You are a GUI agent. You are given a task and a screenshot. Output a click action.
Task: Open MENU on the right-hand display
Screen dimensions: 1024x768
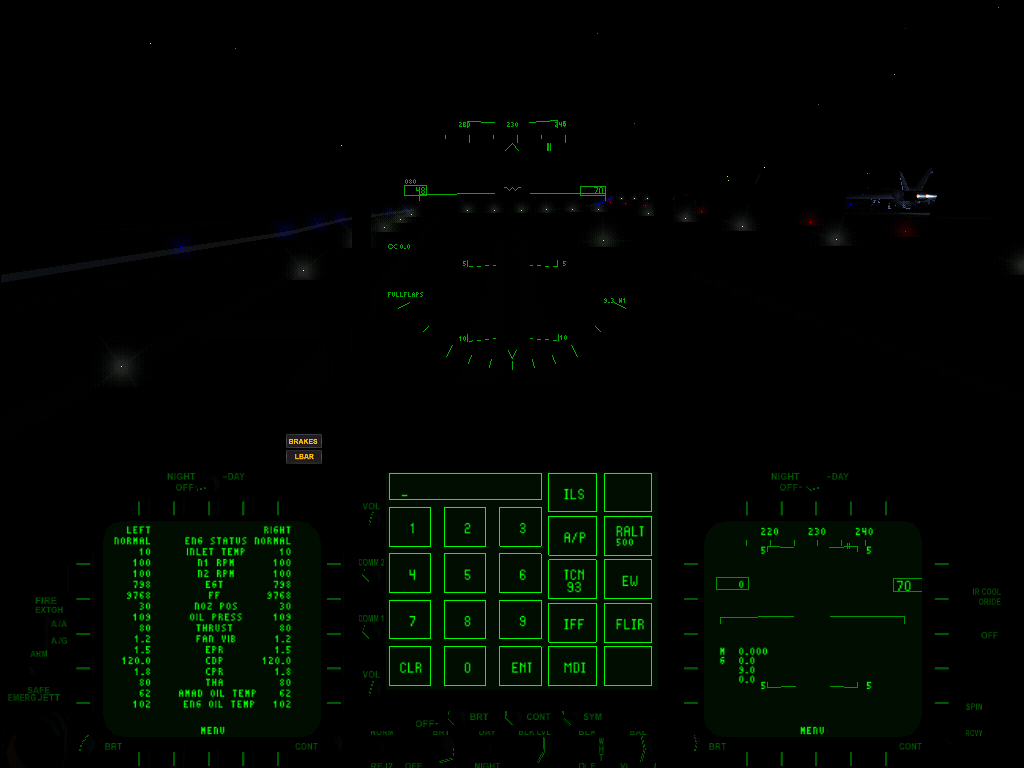tap(812, 731)
